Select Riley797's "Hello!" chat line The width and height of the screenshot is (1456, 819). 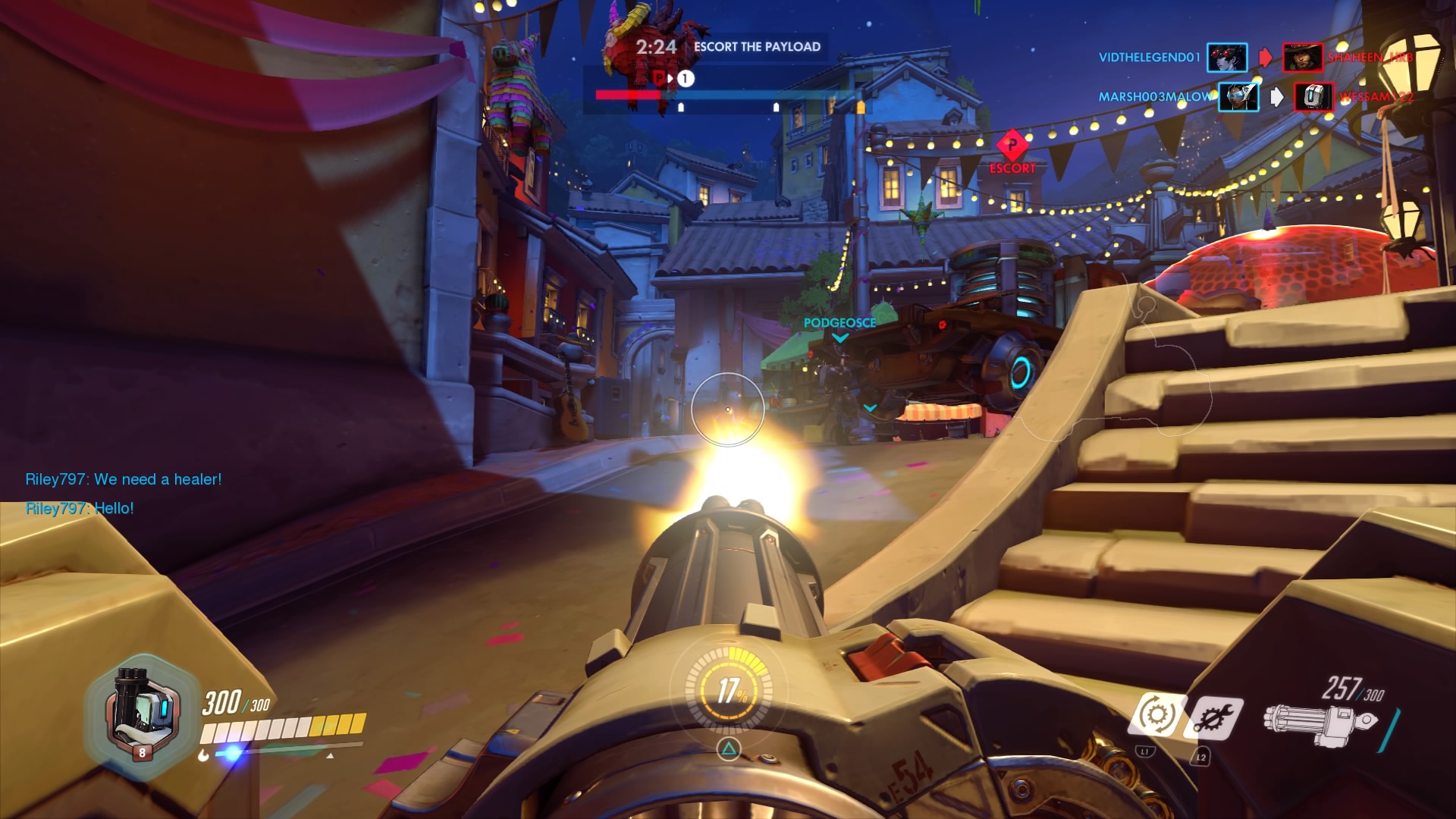(80, 508)
